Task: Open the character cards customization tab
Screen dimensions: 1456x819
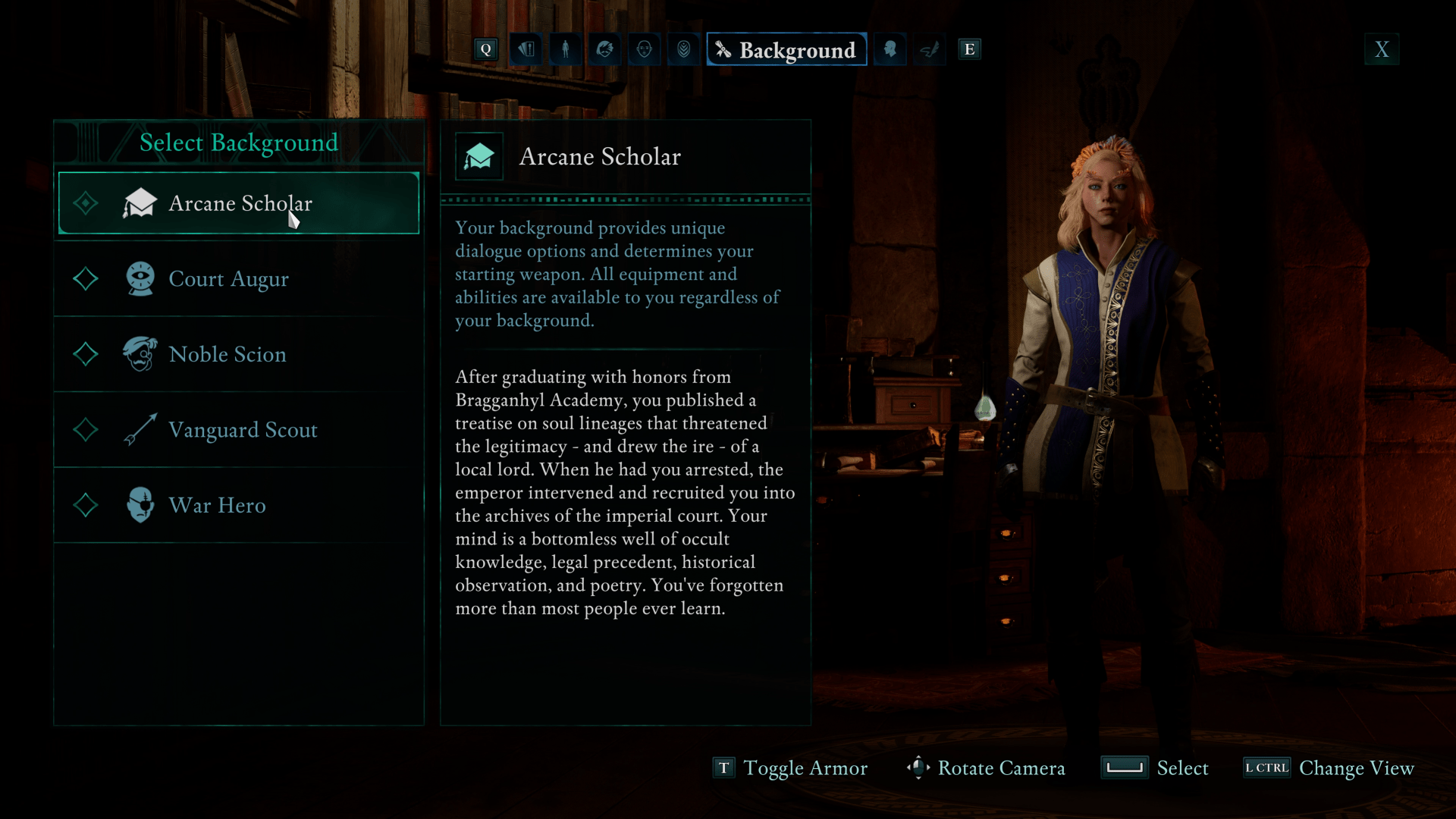Action: (x=526, y=49)
